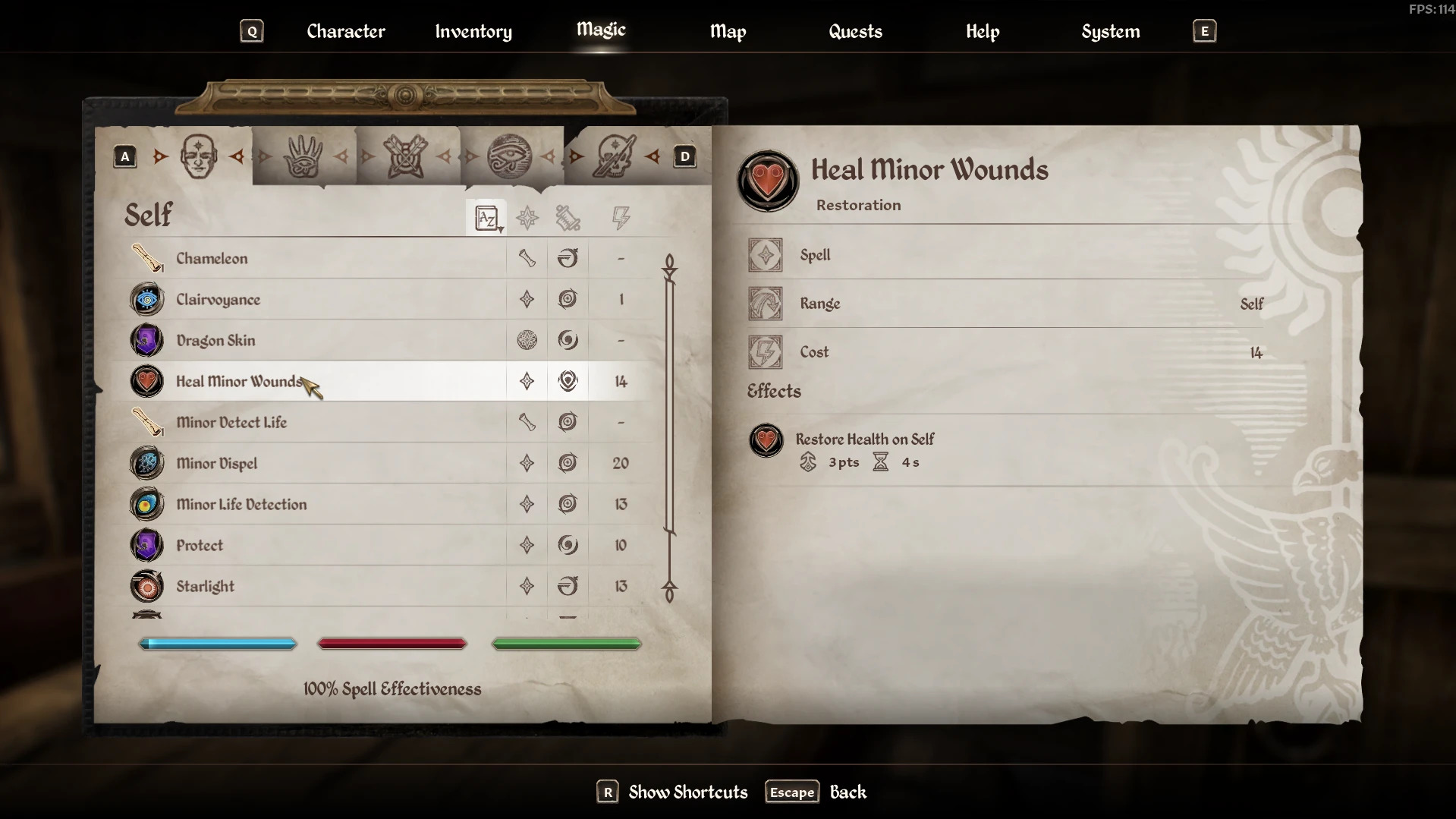Select the crossed arrows target spells tab
Image resolution: width=1456 pixels, height=819 pixels.
406,156
